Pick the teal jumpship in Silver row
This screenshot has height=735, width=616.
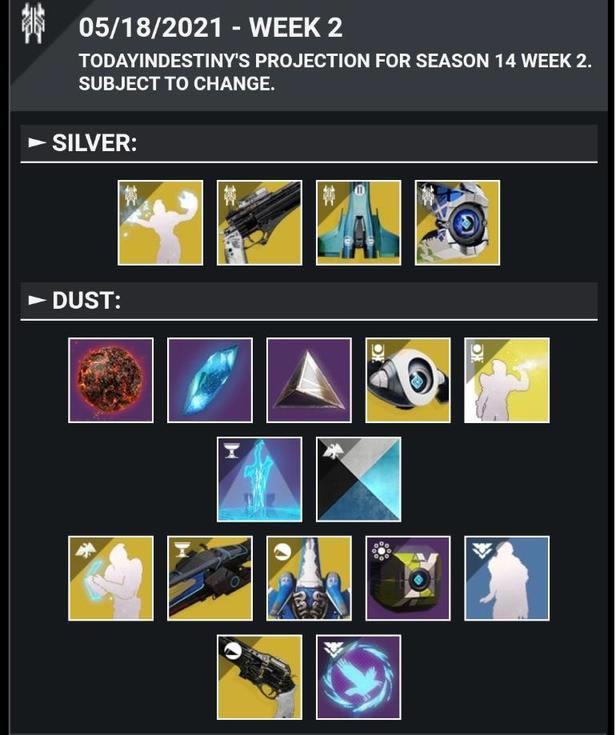[x=358, y=222]
